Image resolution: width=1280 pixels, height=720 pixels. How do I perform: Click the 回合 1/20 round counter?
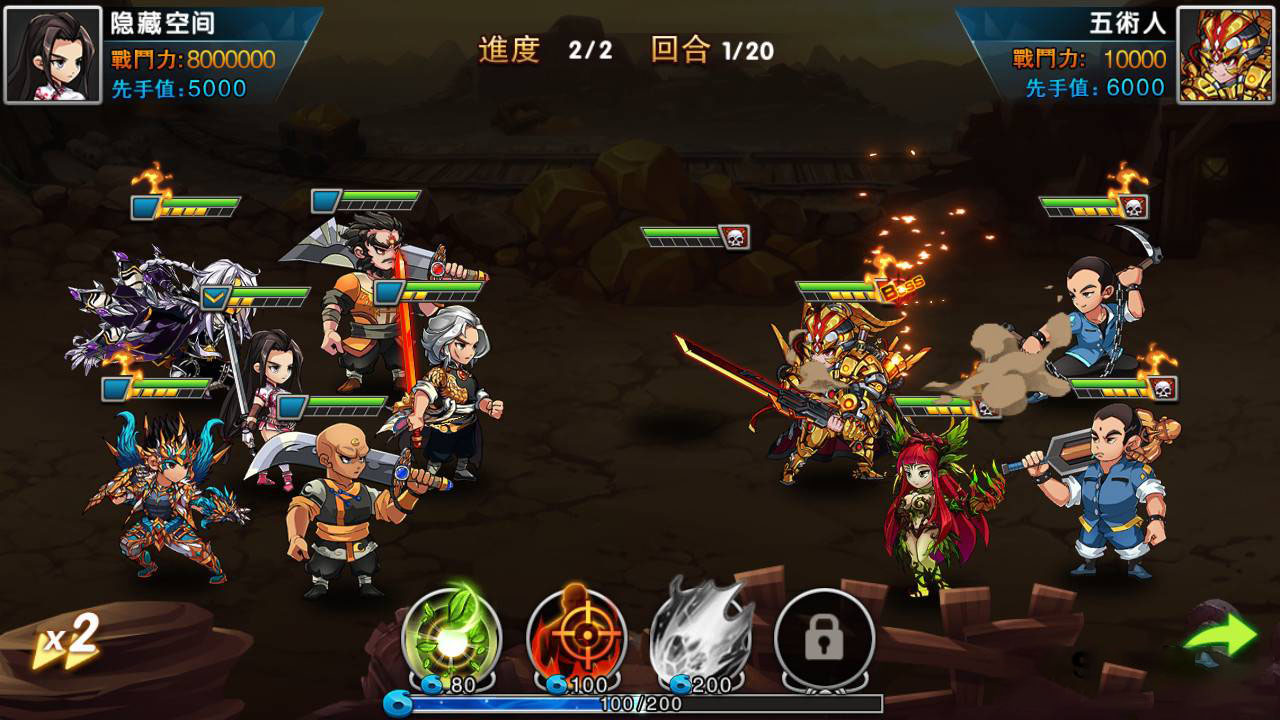[x=712, y=44]
